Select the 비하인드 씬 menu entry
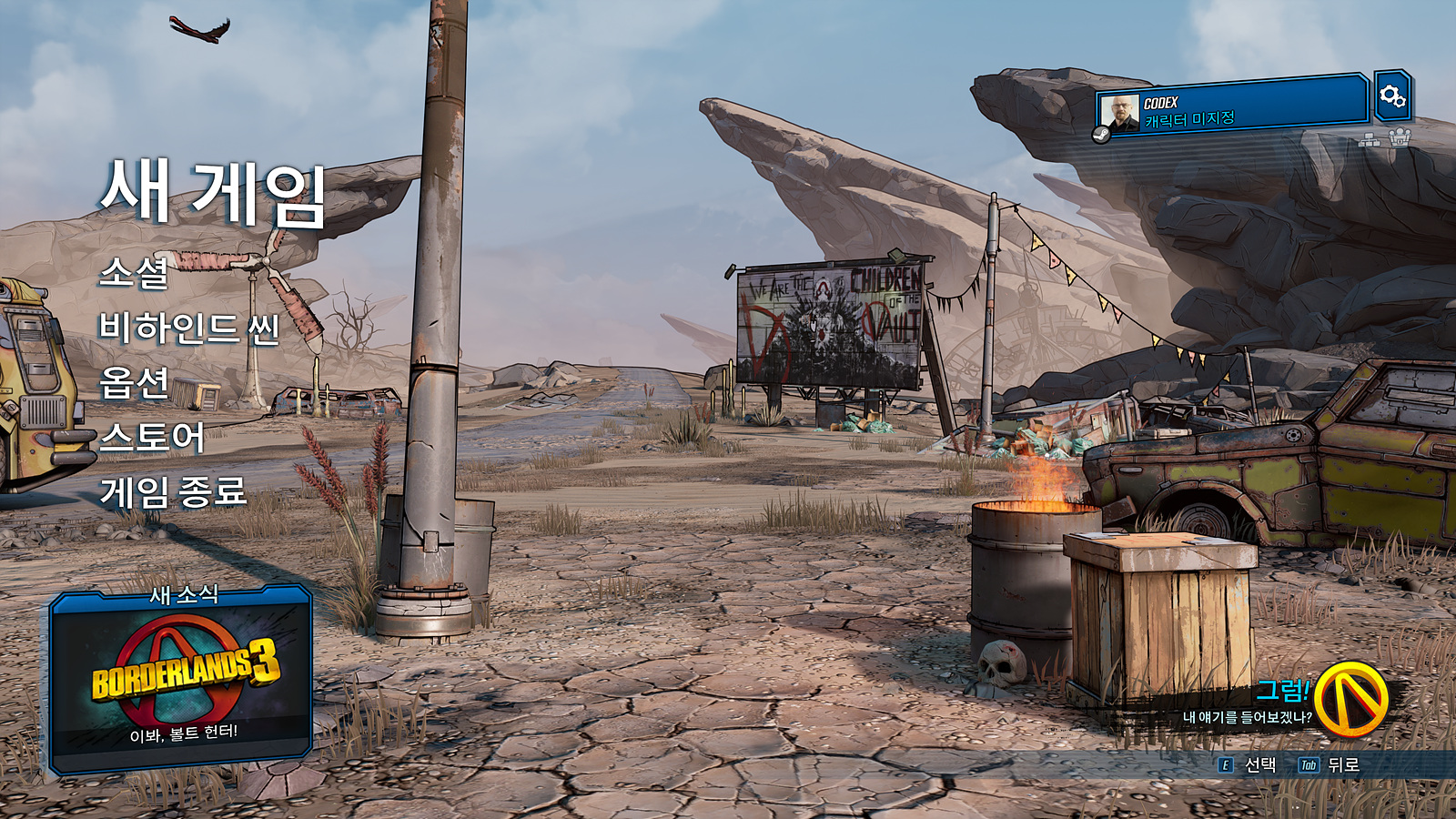This screenshot has height=819, width=1456. click(x=189, y=328)
